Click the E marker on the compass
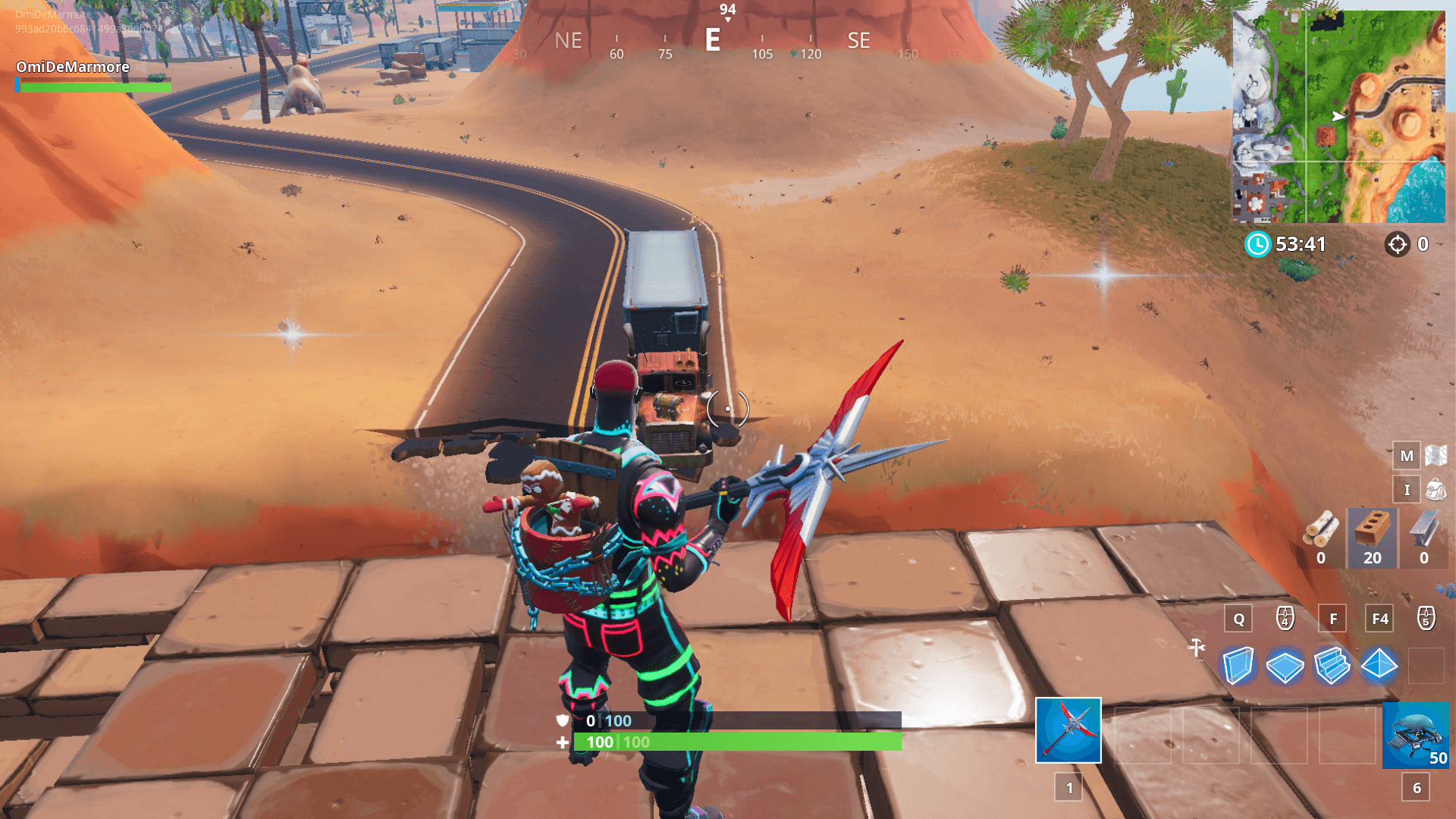 (711, 41)
